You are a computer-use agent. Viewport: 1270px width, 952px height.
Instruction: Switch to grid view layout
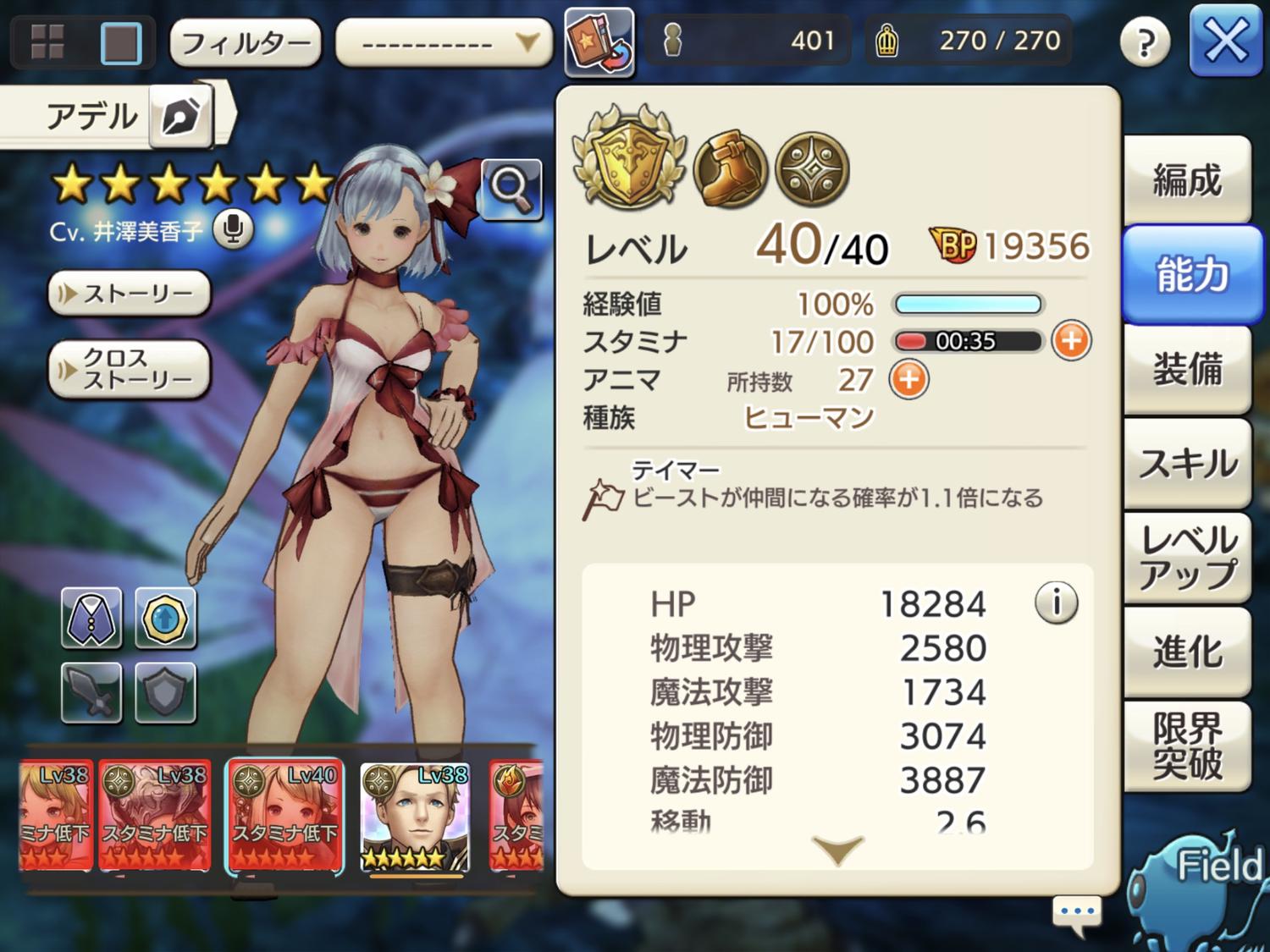47,41
